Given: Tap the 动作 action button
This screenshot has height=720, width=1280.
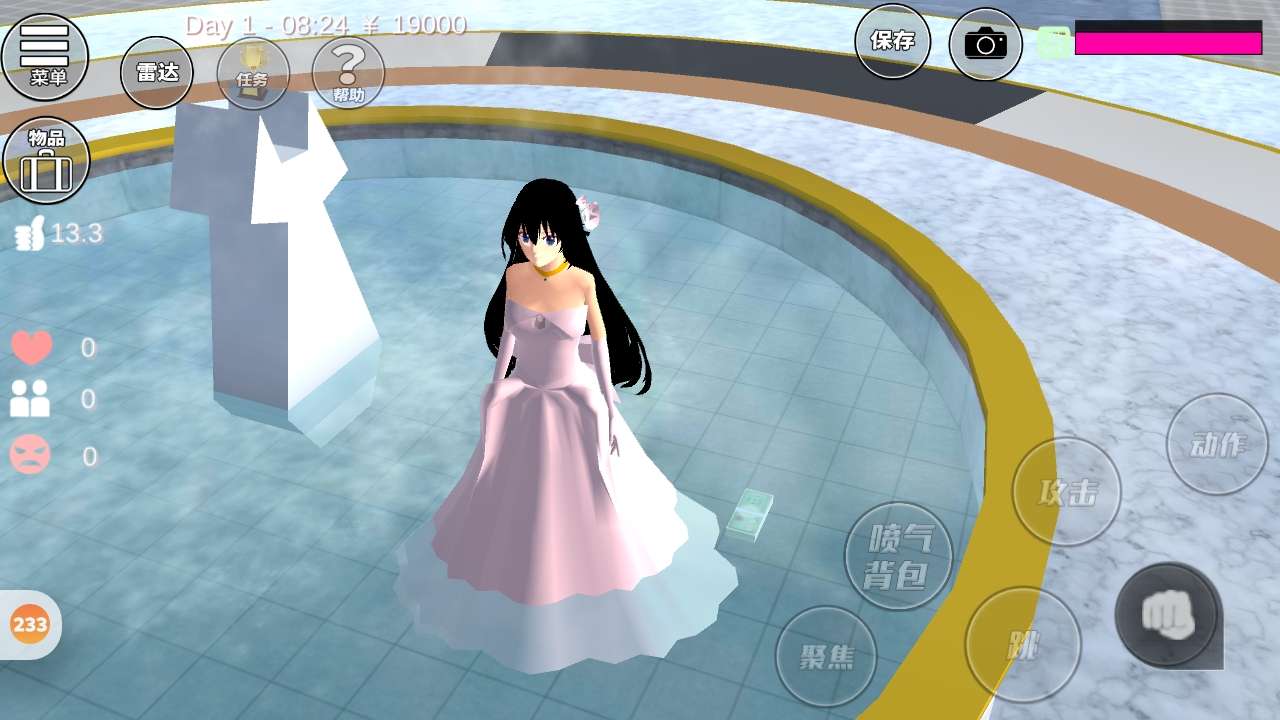Looking at the screenshot, I should coord(1217,444).
